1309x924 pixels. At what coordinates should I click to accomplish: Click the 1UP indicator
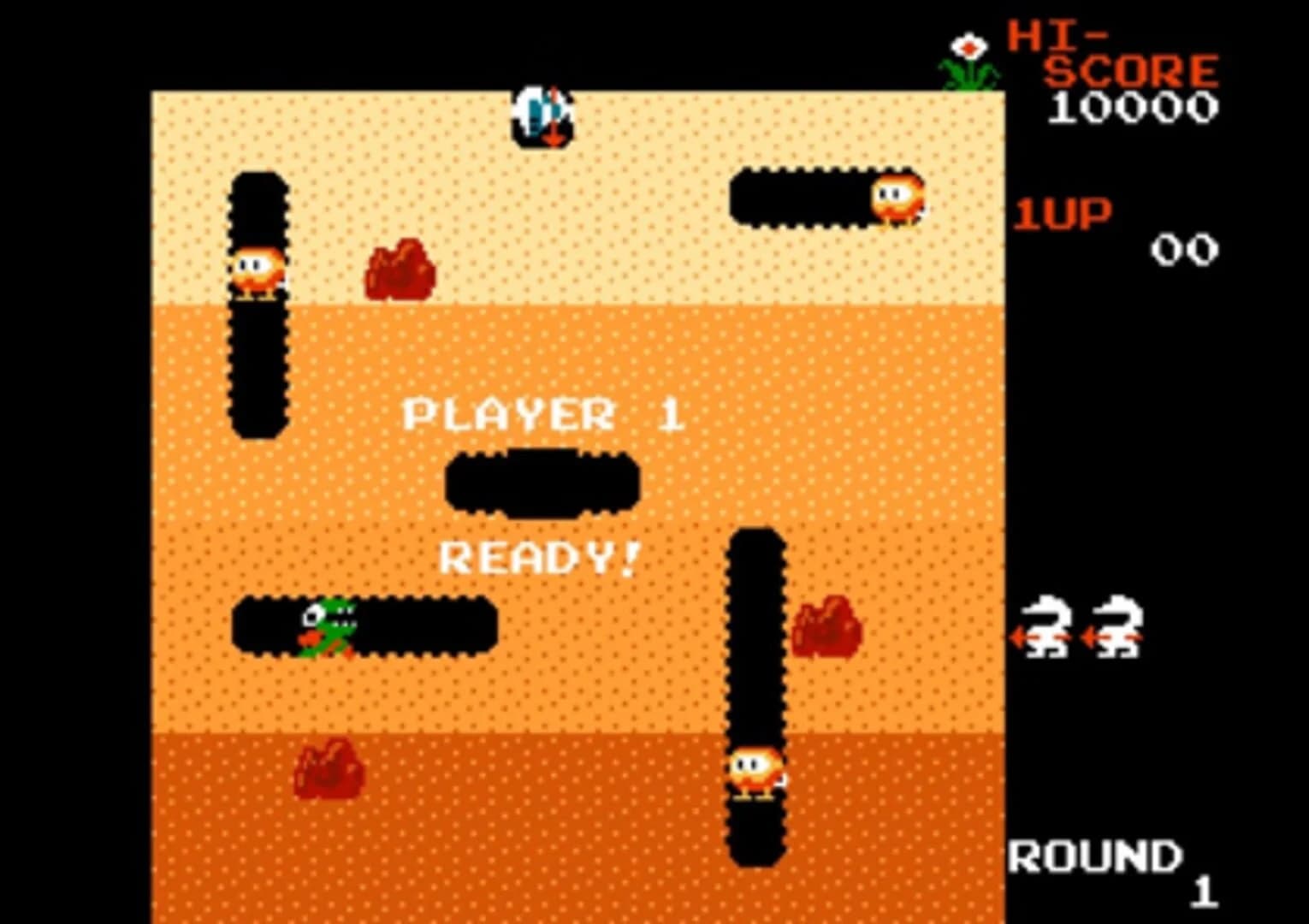point(1063,215)
